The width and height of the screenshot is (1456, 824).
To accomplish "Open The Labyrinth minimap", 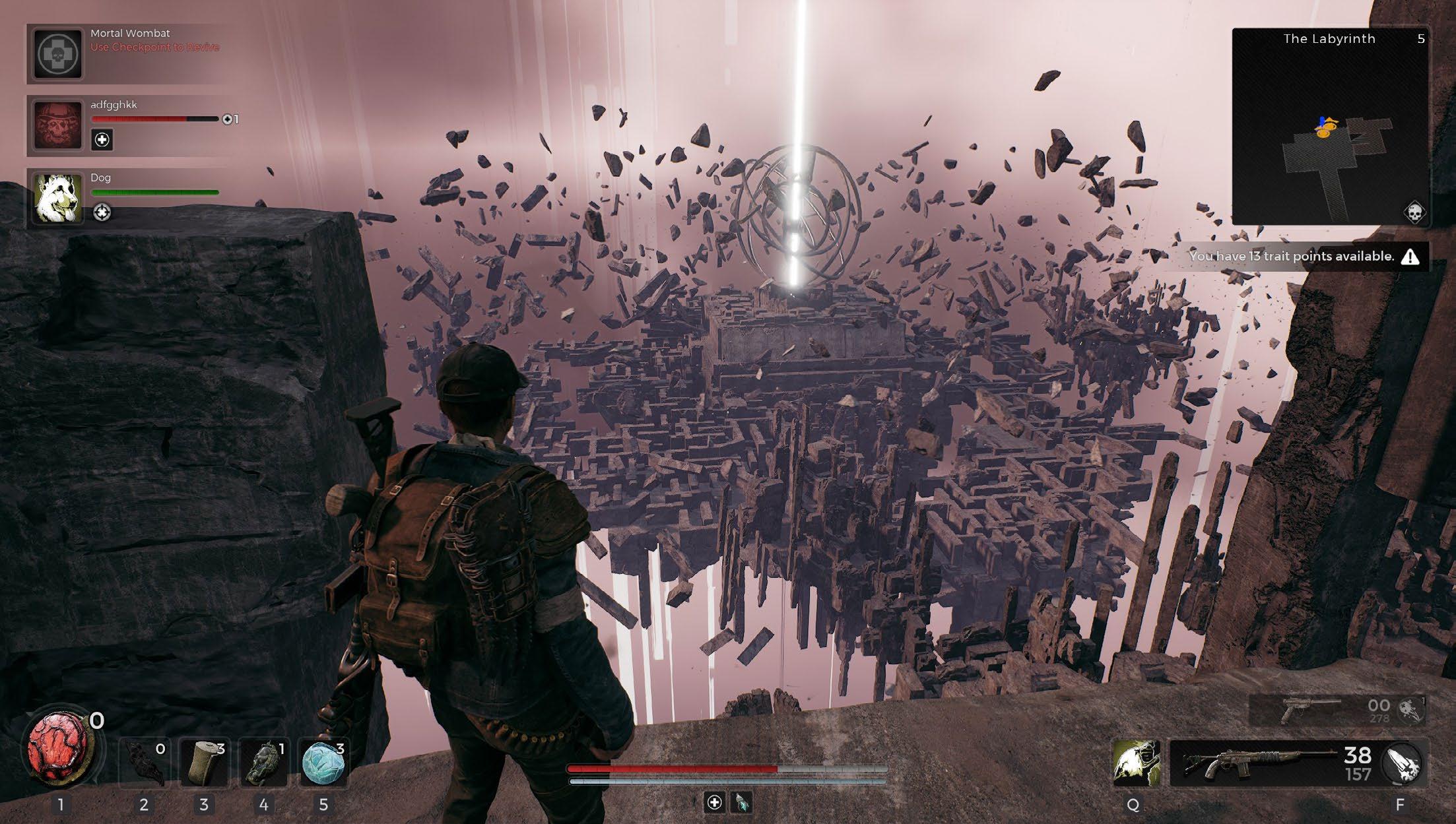I will pos(1329,127).
